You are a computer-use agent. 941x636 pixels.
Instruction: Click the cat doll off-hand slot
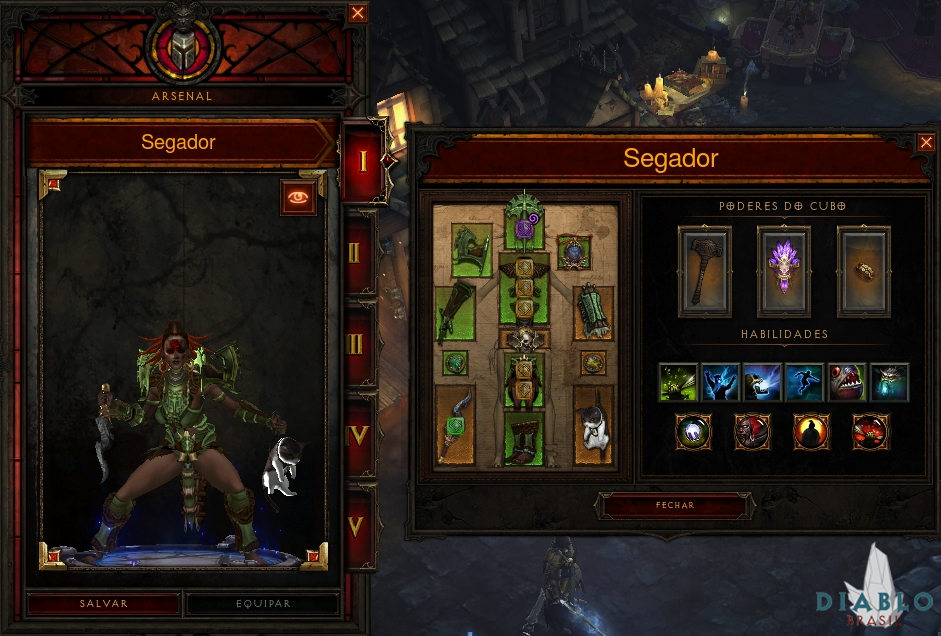click(593, 425)
